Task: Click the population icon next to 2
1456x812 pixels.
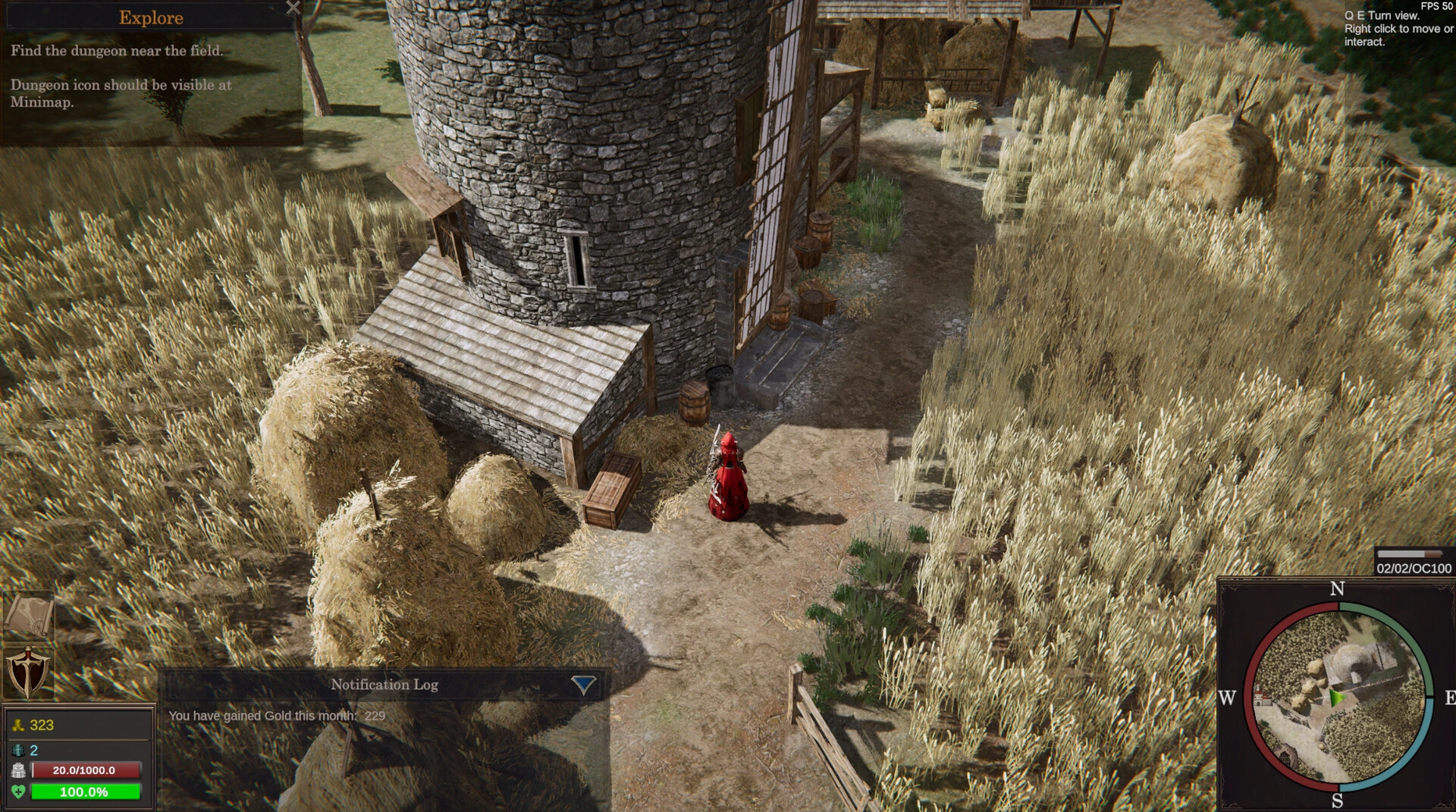Action: click(x=19, y=751)
